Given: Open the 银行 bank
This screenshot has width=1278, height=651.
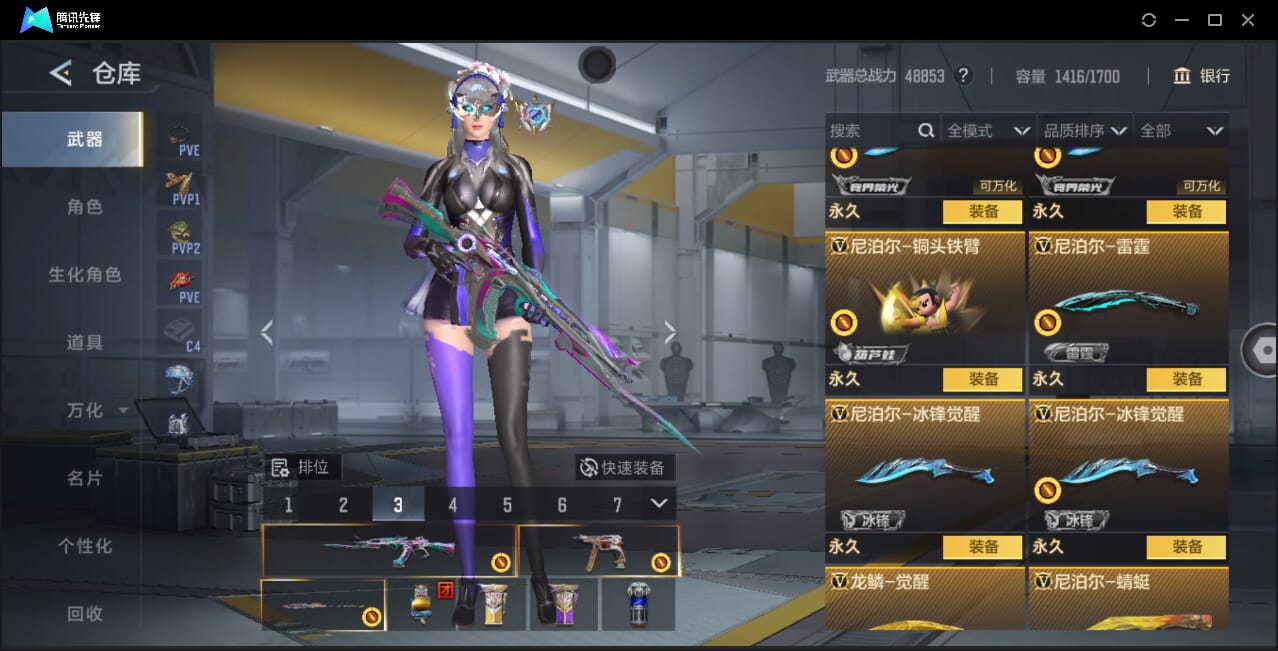Looking at the screenshot, I should pos(1201,76).
